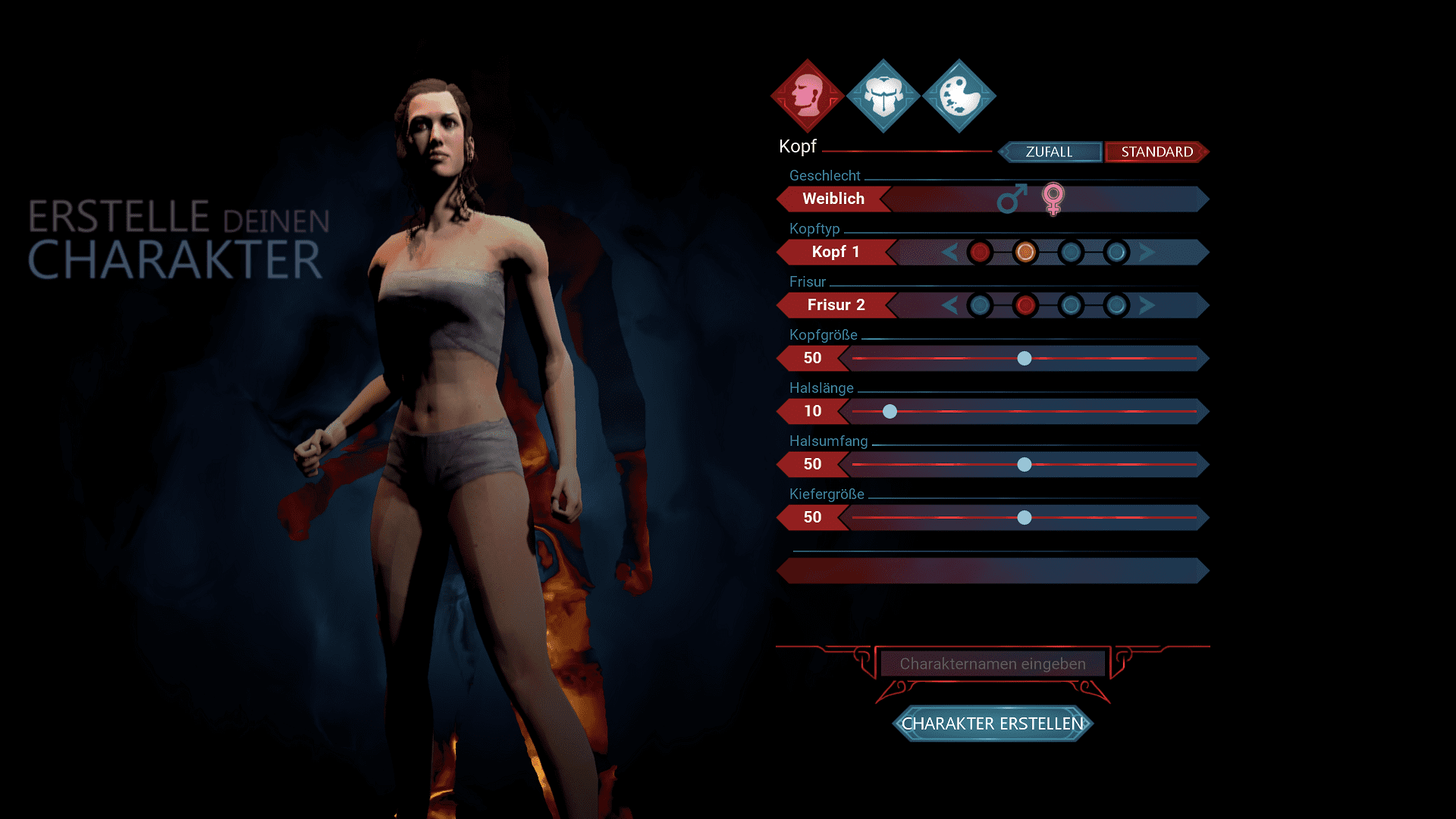Open the body torso customization tab

pyautogui.click(x=883, y=96)
